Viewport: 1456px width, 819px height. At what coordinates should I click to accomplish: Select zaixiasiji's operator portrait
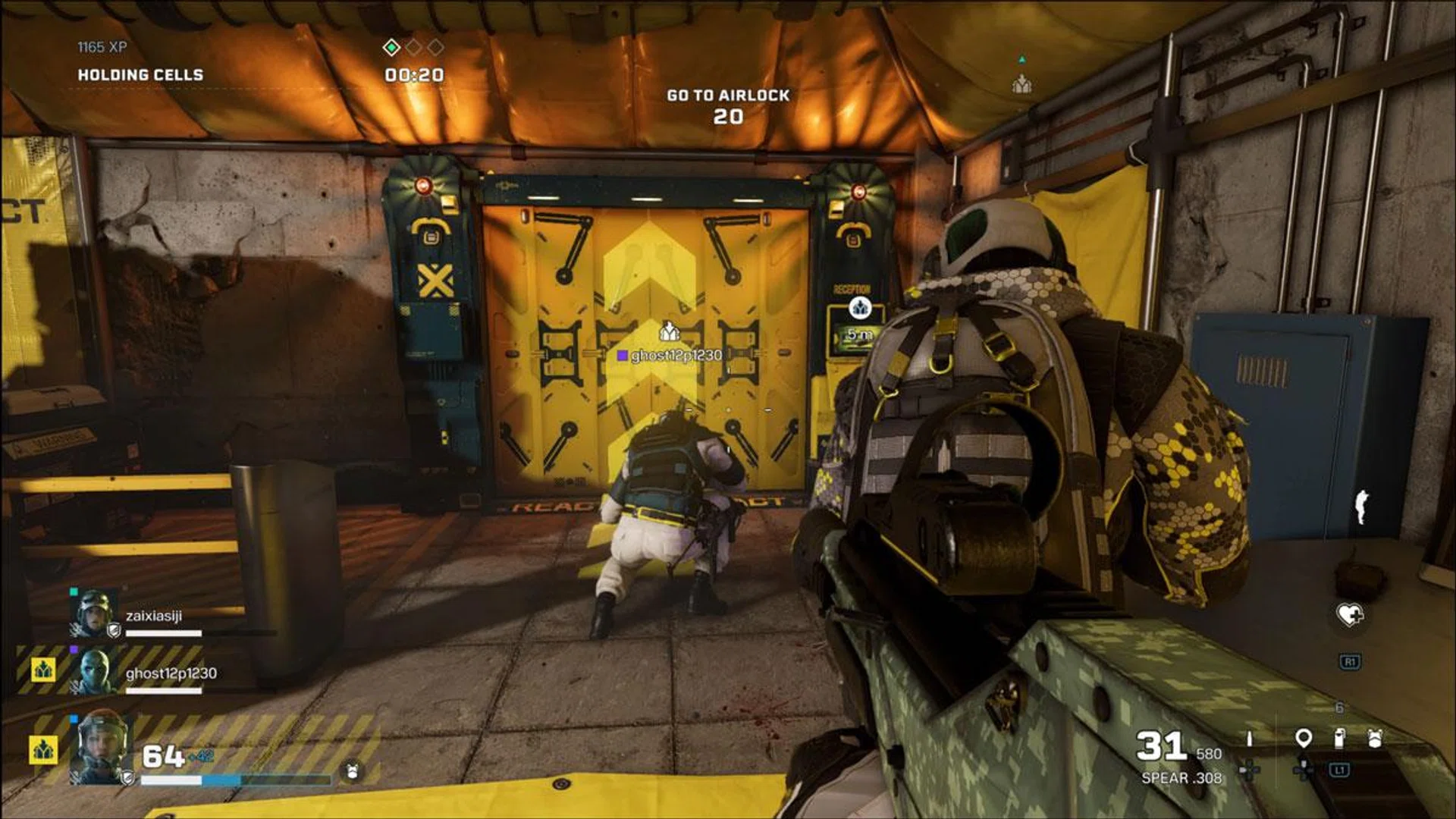tap(93, 613)
